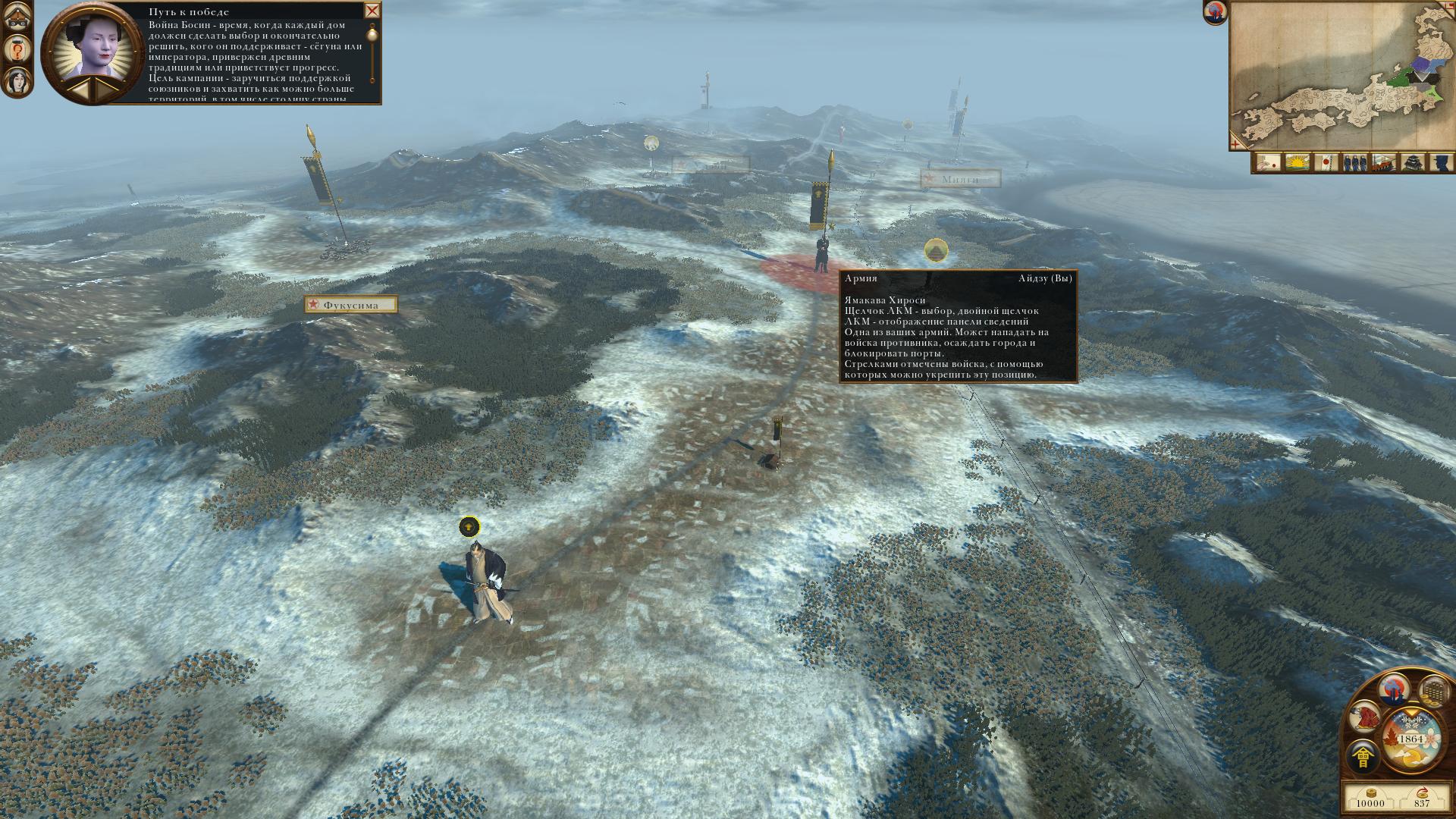End the turn via the 1864 season dial
Viewport: 1456px width, 819px height.
[x=1411, y=739]
